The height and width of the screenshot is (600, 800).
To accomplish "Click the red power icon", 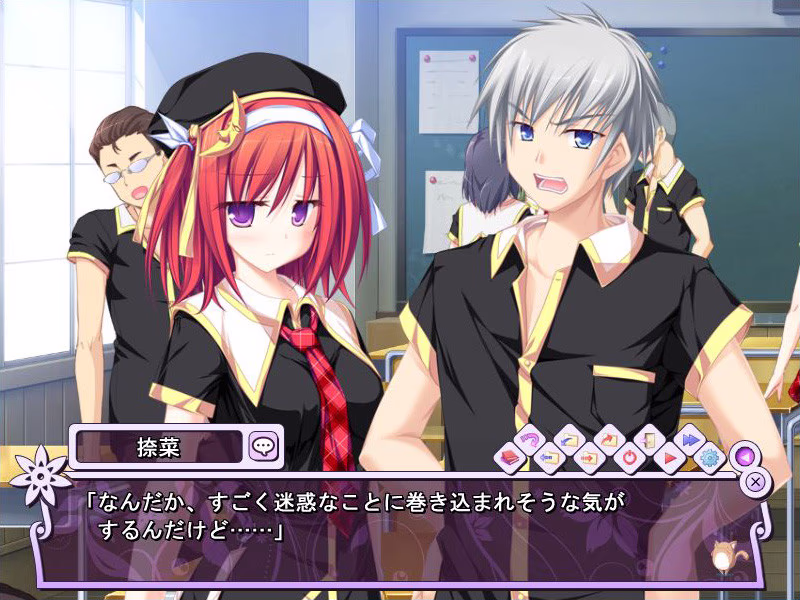I will click(629, 459).
